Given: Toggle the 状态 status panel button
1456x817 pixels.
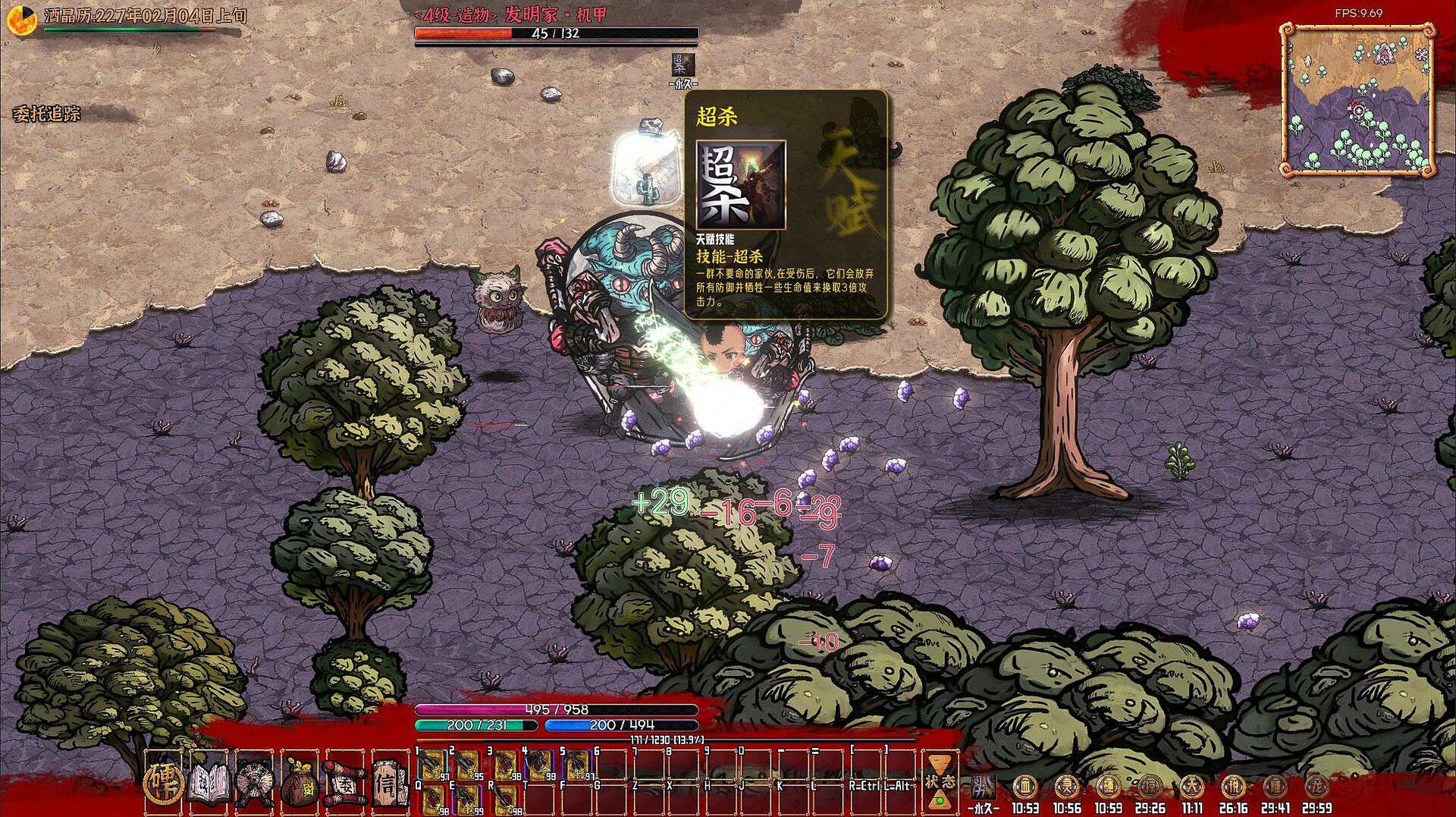Looking at the screenshot, I should (939, 781).
